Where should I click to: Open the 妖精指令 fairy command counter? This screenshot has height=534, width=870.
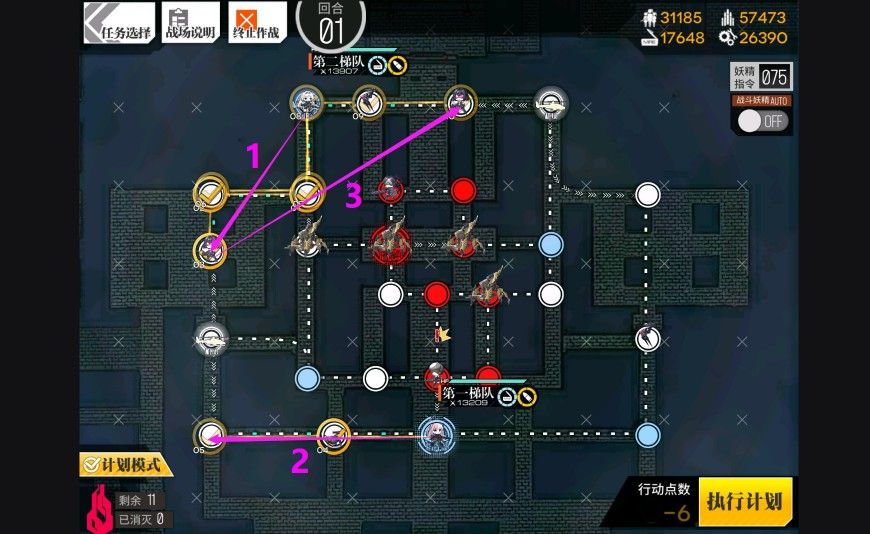761,77
